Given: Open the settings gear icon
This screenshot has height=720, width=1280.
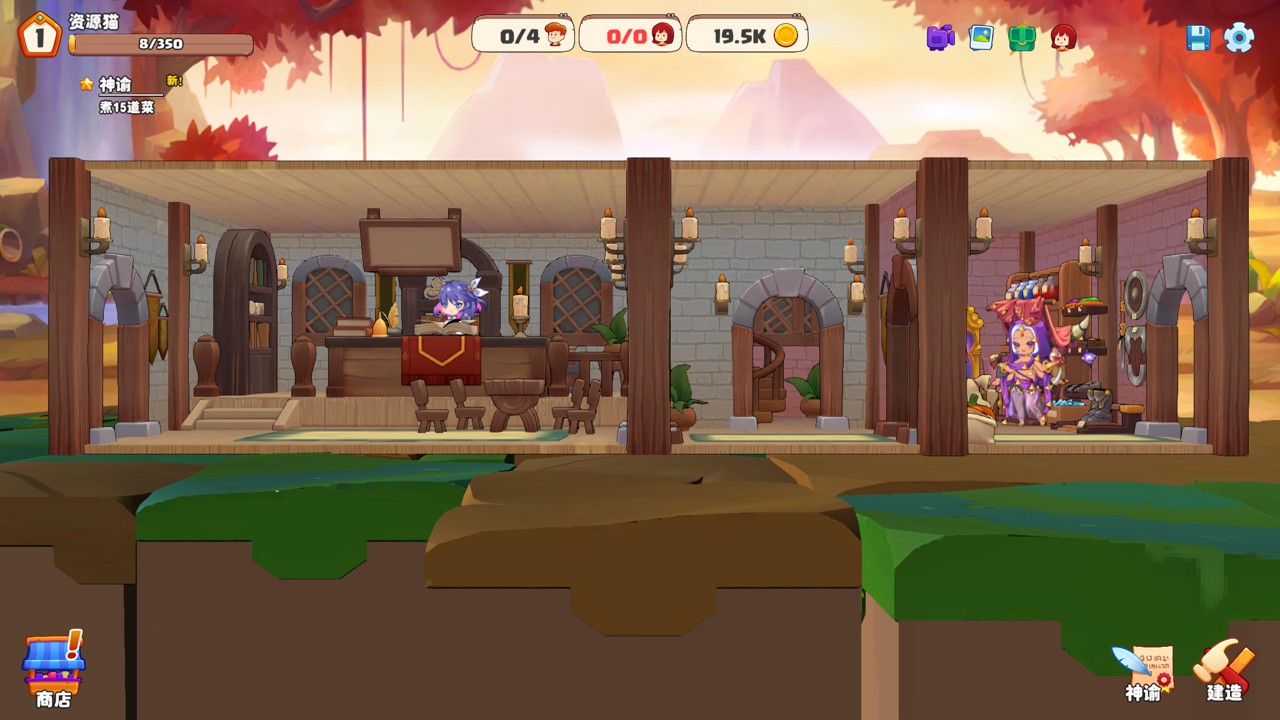Looking at the screenshot, I should [1239, 38].
